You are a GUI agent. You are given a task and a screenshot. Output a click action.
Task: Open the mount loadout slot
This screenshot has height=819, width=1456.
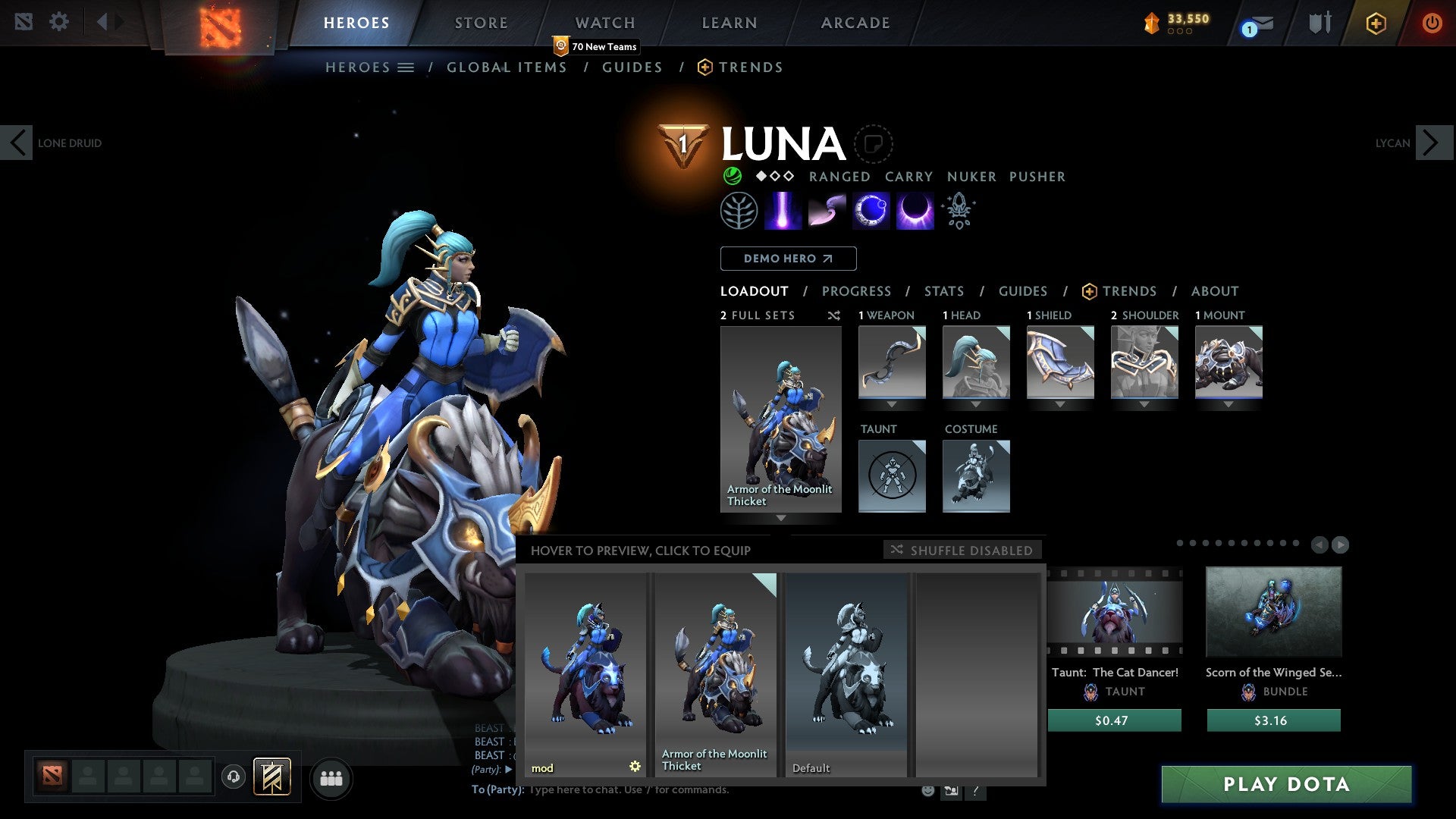click(x=1228, y=362)
